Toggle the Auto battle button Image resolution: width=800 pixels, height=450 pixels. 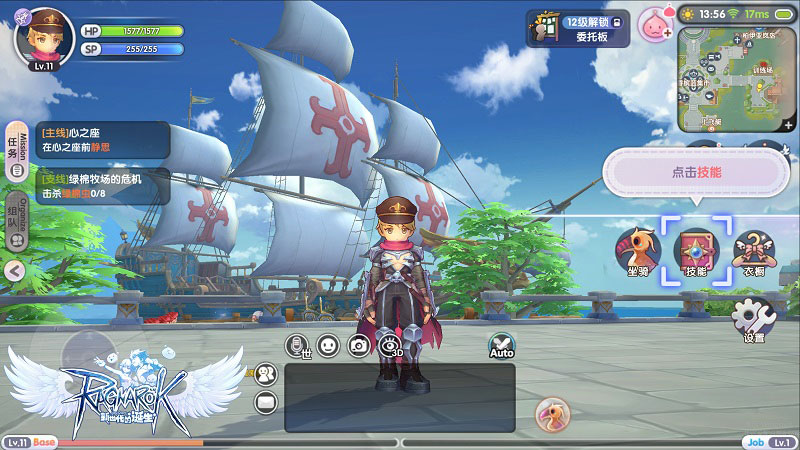coord(501,346)
